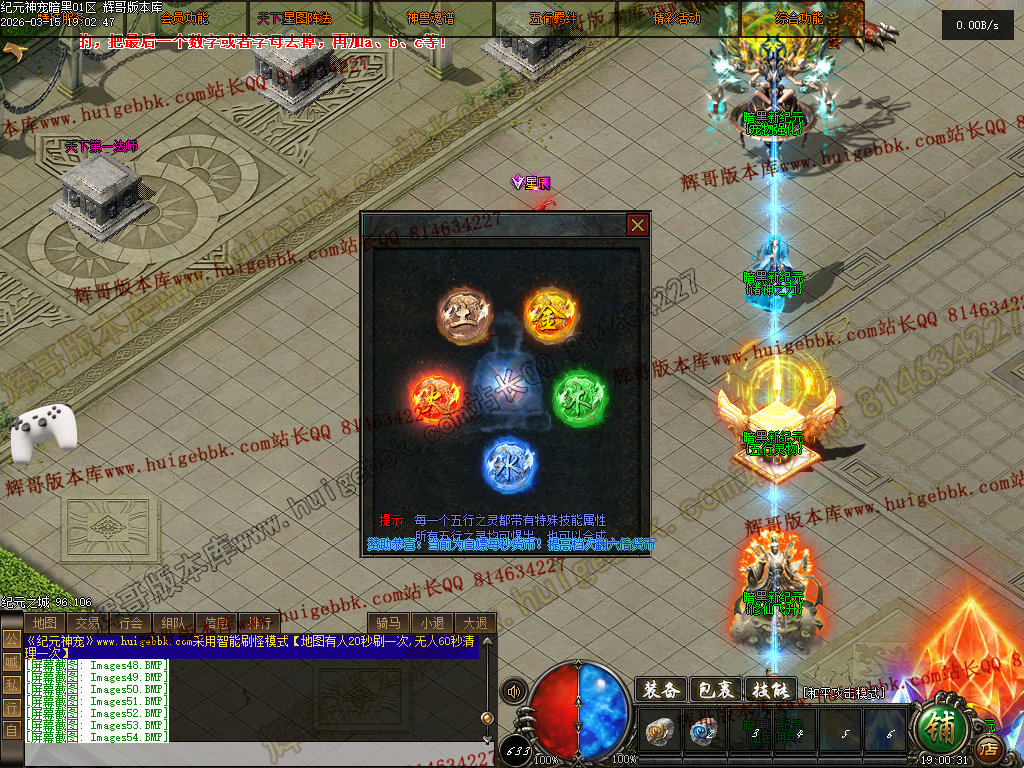Toggle the sound speaker icon
Screen dimensions: 1024x768
(x=514, y=690)
